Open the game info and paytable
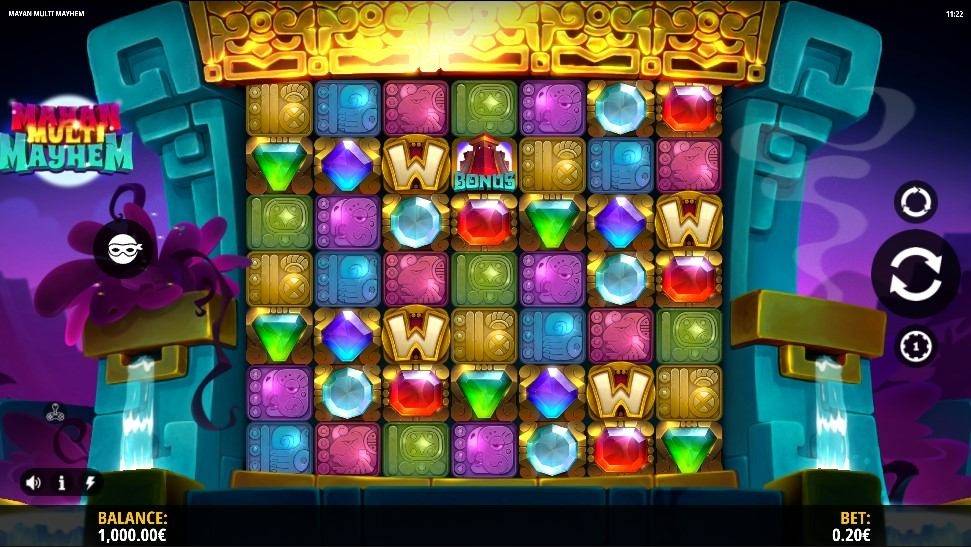 coord(62,483)
